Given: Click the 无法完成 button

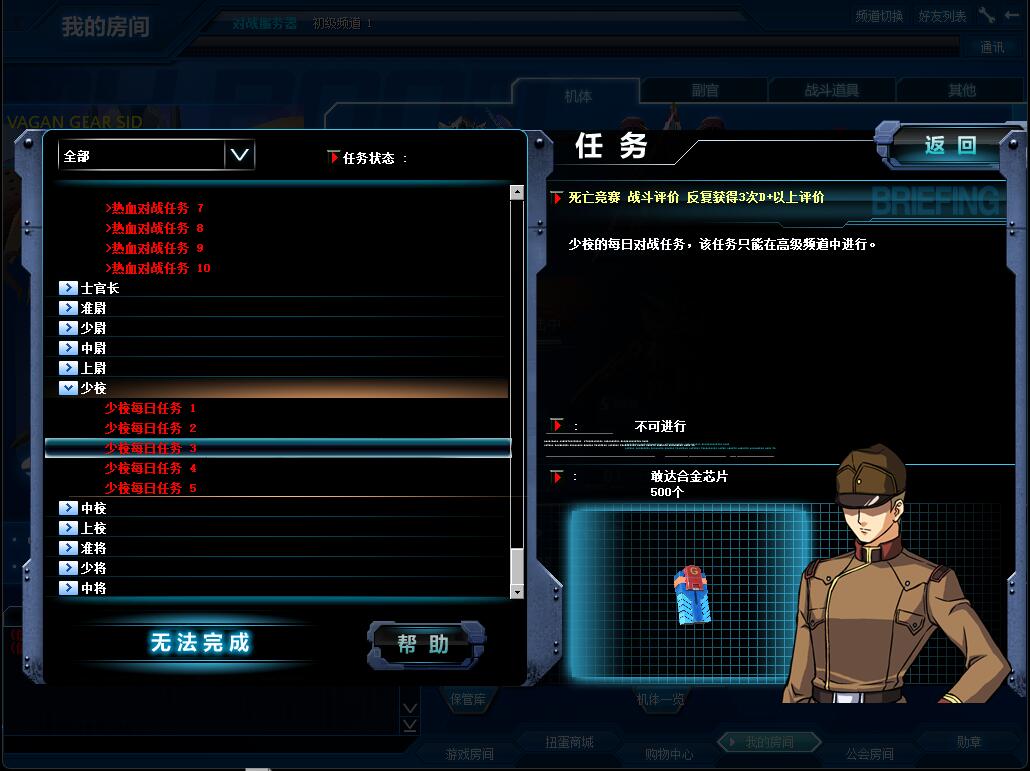Looking at the screenshot, I should click(200, 643).
